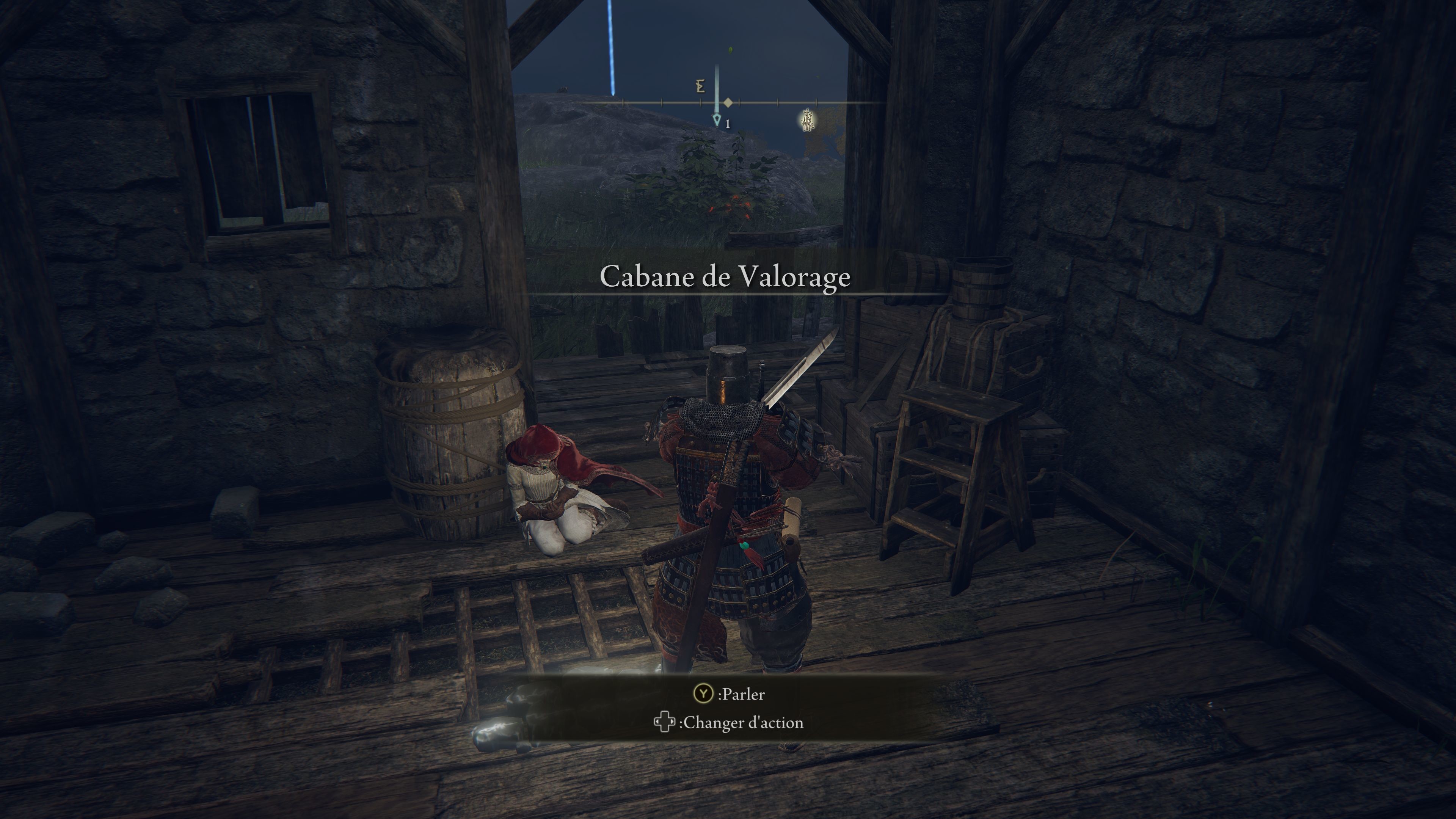Click the numbered beacon marker '1'
This screenshot has height=819, width=1456.
[x=719, y=121]
